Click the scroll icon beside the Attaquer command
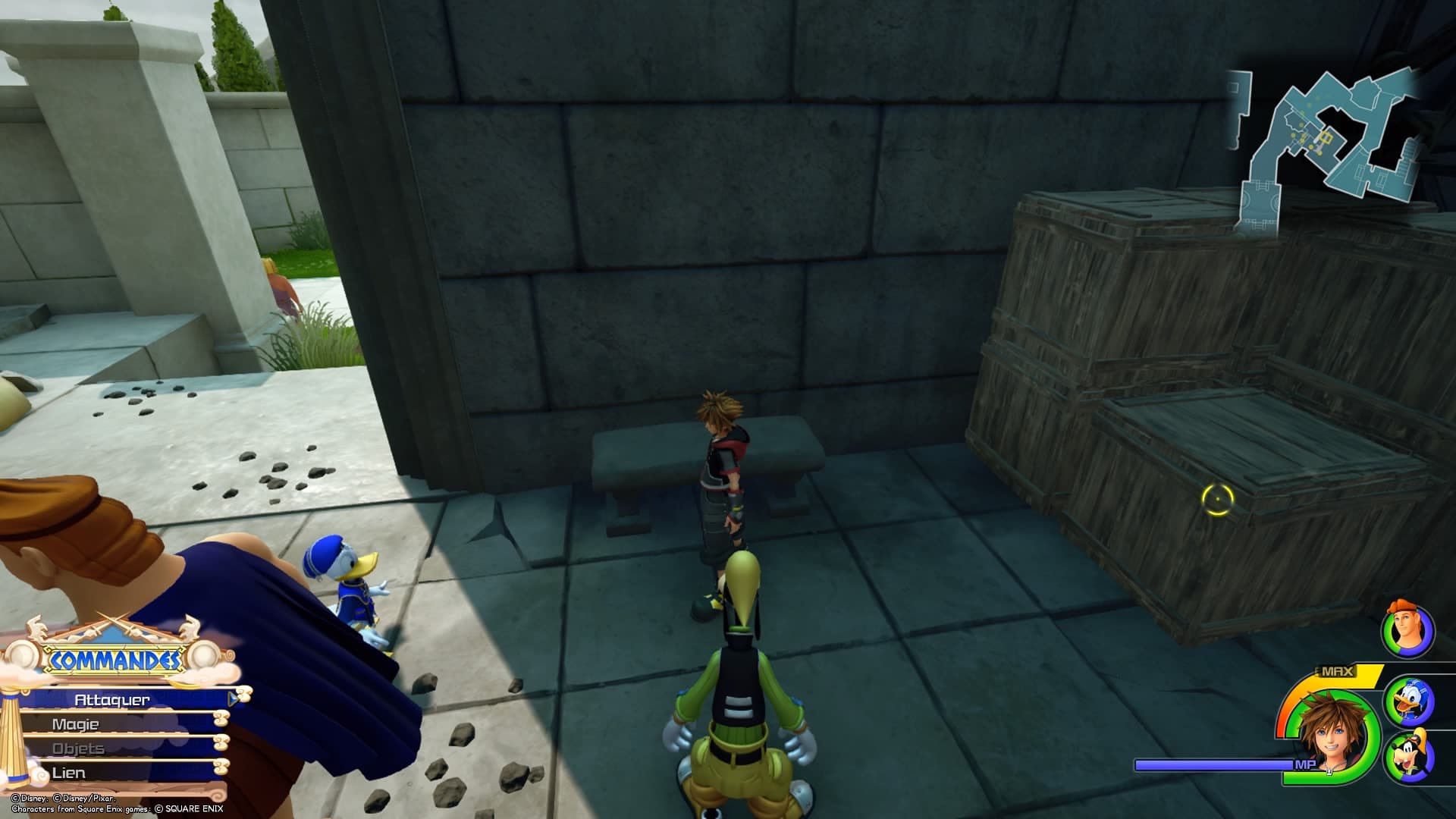 tap(243, 695)
